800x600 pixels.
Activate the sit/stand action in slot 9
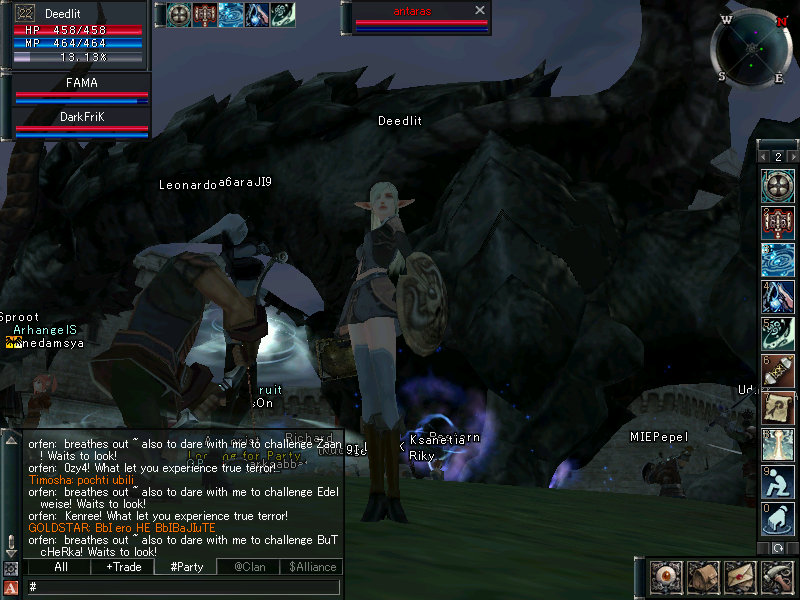point(778,481)
